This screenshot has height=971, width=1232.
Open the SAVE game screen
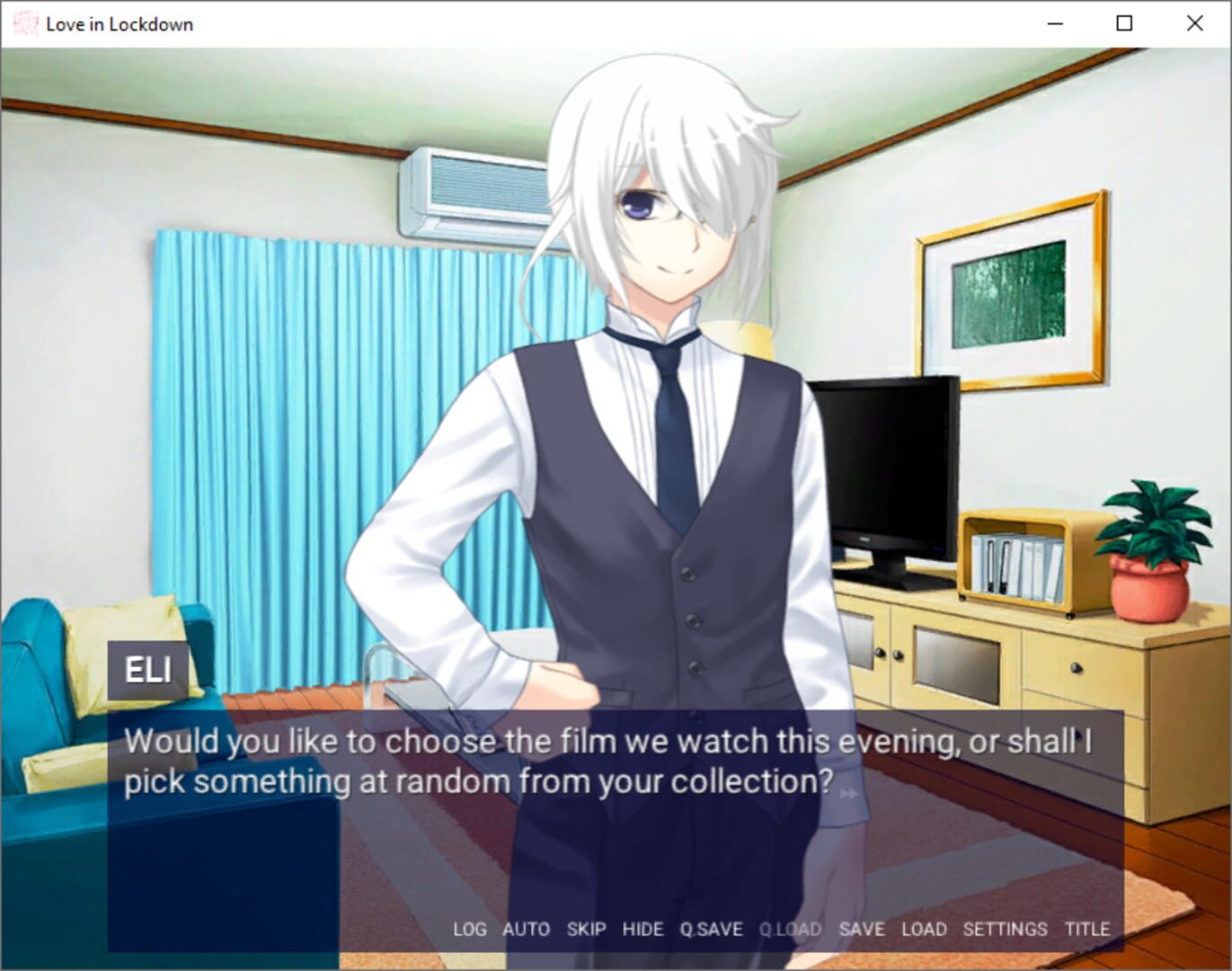coord(863,929)
